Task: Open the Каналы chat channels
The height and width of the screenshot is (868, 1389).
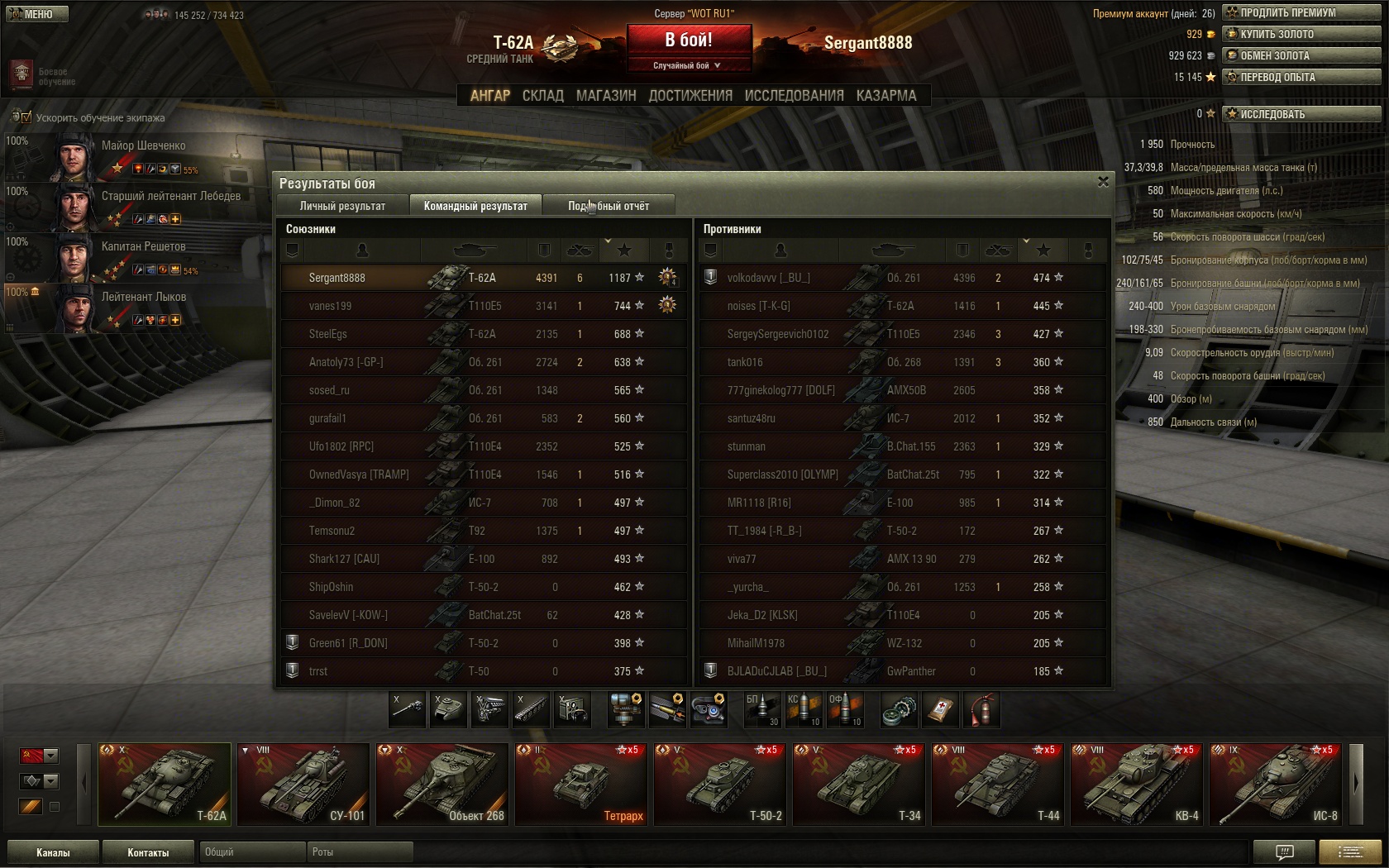Action: pyautogui.click(x=53, y=852)
